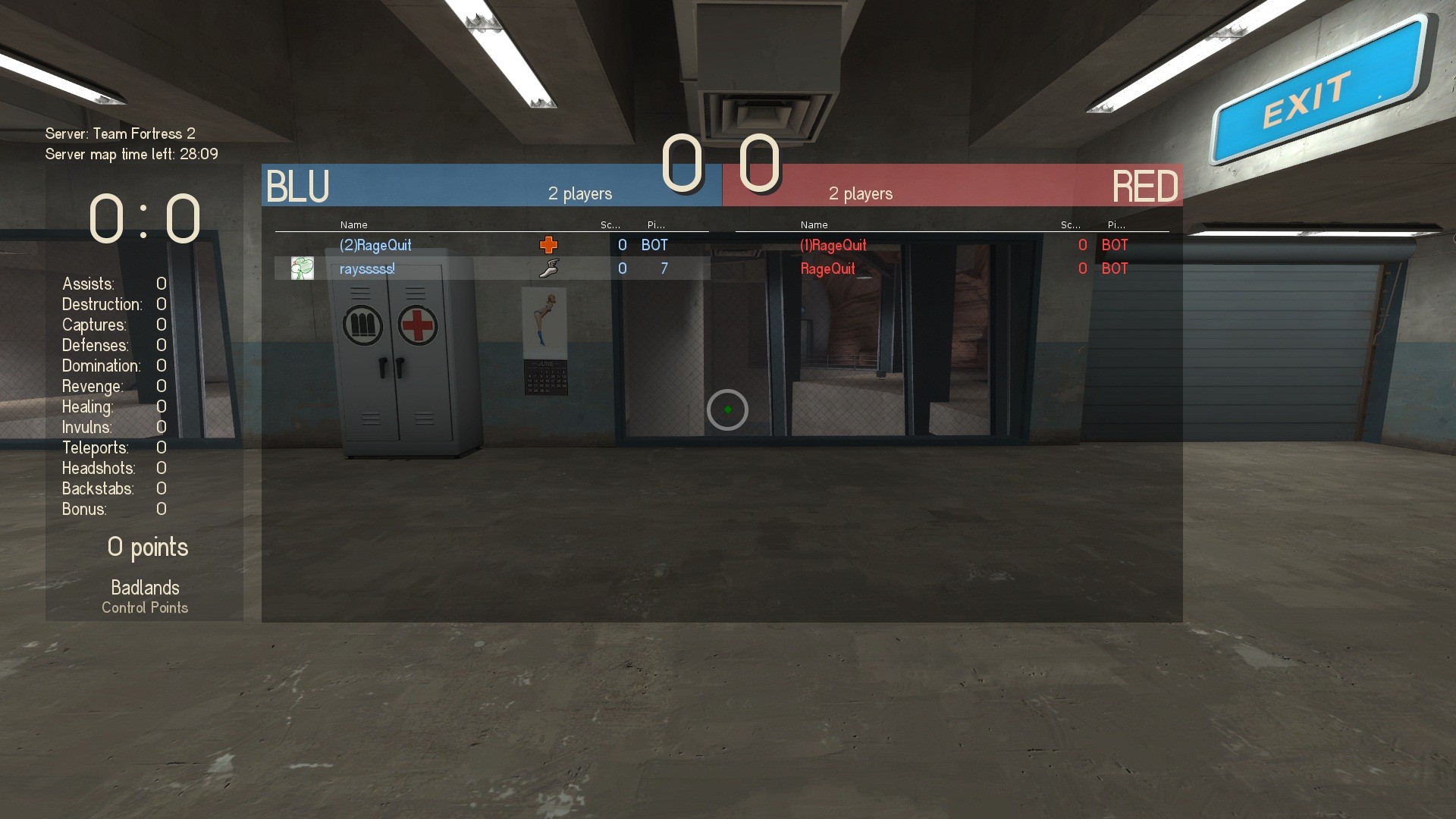Viewport: 1456px width, 819px height.
Task: Switch to the BLU '2 players' section
Action: coord(580,194)
